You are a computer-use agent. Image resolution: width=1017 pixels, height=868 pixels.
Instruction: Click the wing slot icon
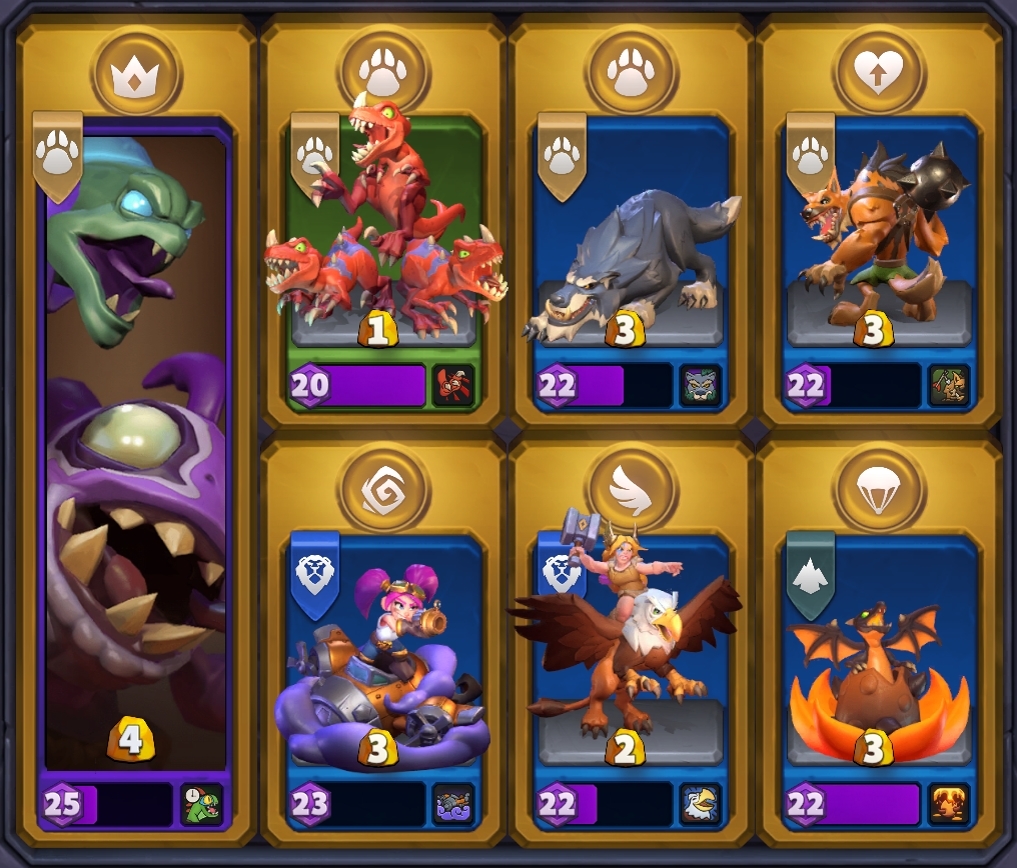pos(631,490)
